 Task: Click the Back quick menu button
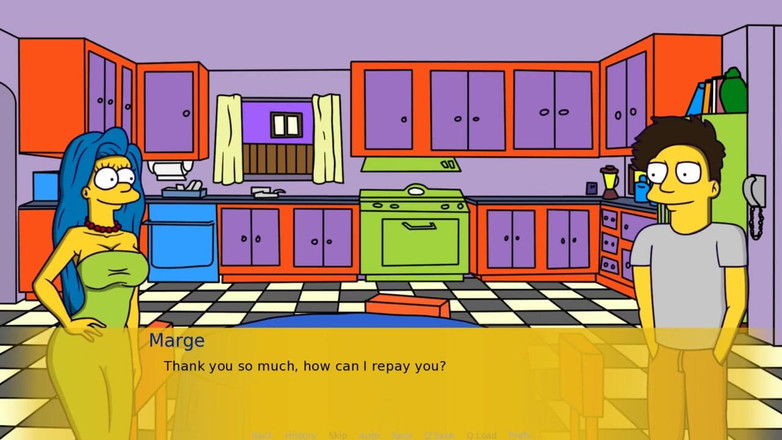262,435
